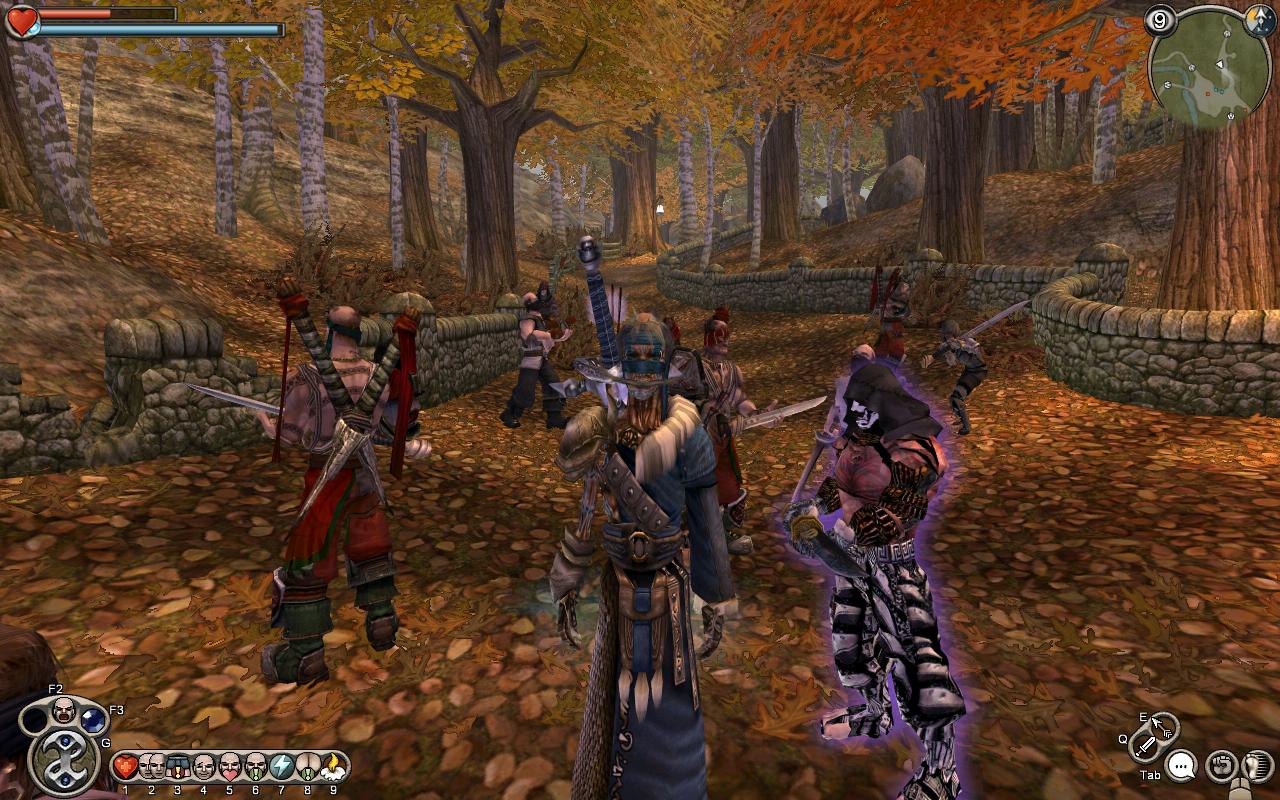
Task: Toggle the footprint sneak icon
Action: coord(1257,766)
